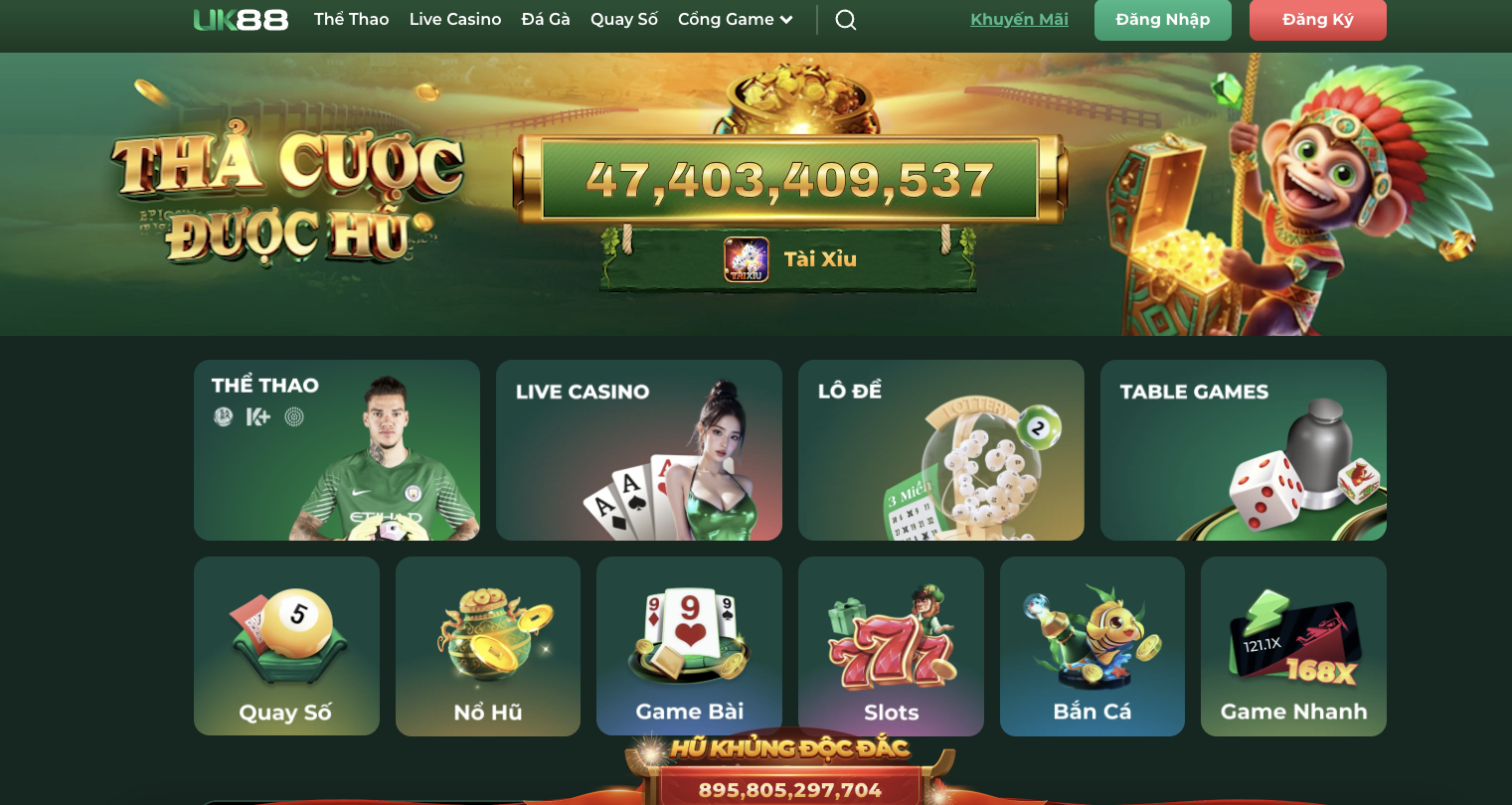This screenshot has width=1512, height=805.
Task: Click the green Đăng Nhập button
Action: click(x=1162, y=20)
